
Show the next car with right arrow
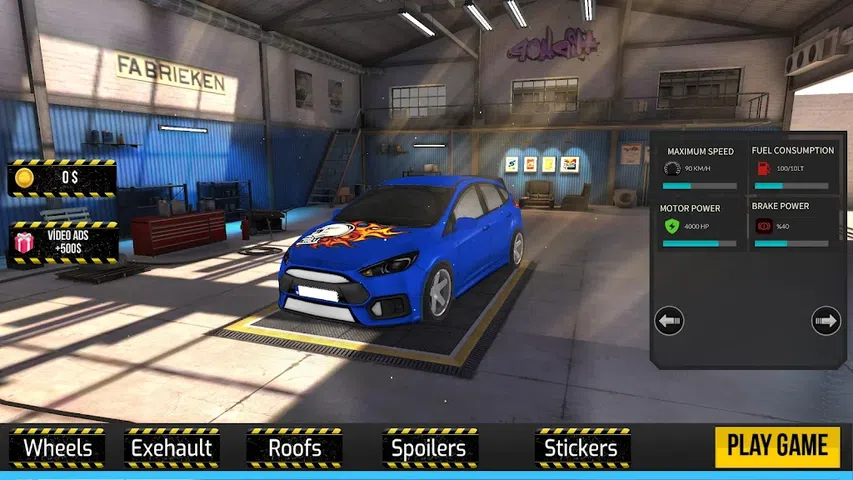[826, 321]
